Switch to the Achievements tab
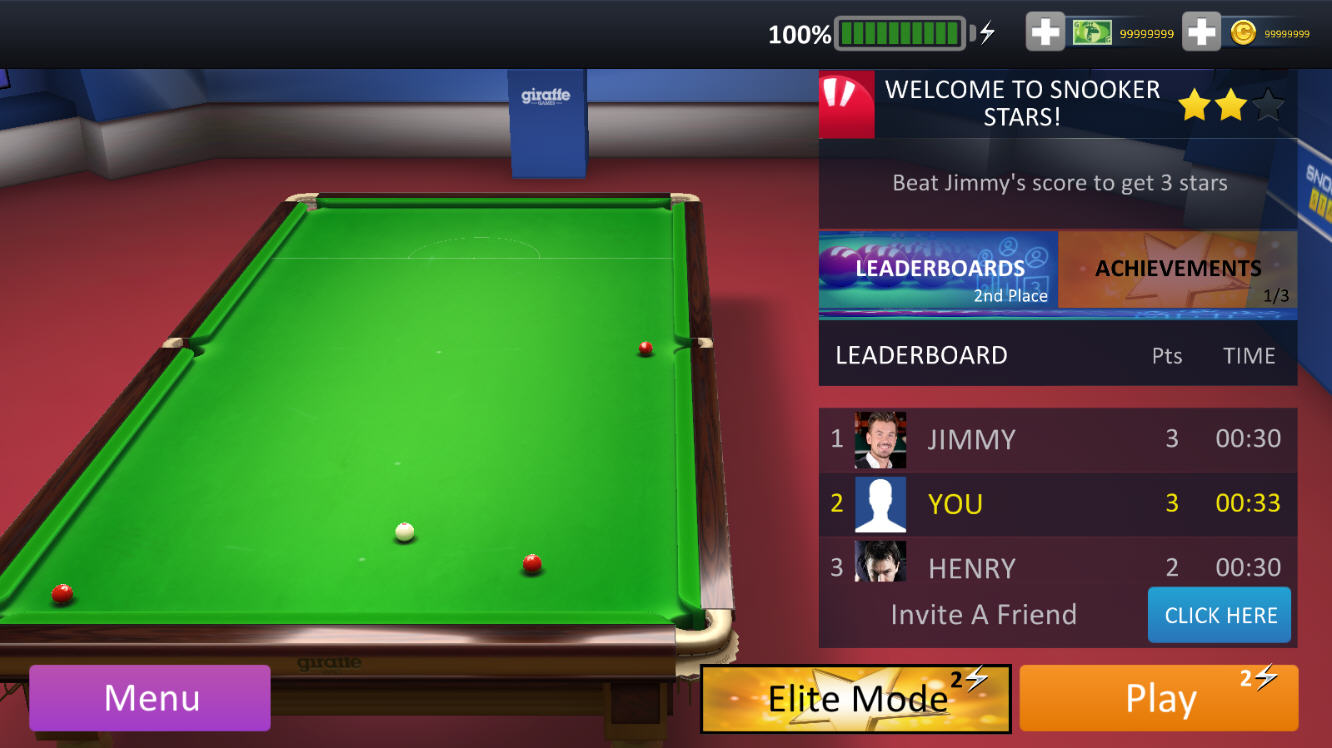 click(1178, 269)
